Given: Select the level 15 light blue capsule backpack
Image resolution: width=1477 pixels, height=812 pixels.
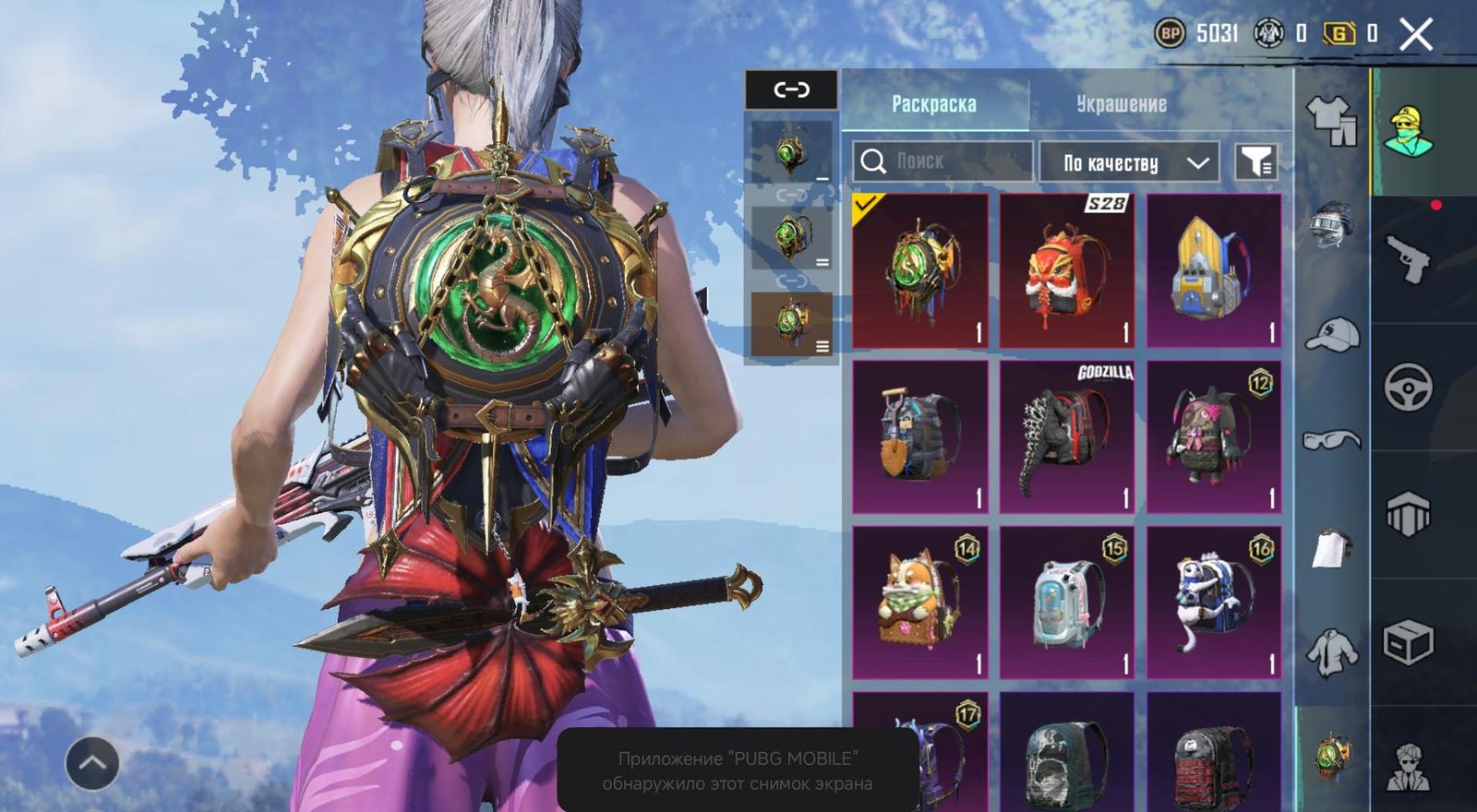Looking at the screenshot, I should click(x=1066, y=603).
